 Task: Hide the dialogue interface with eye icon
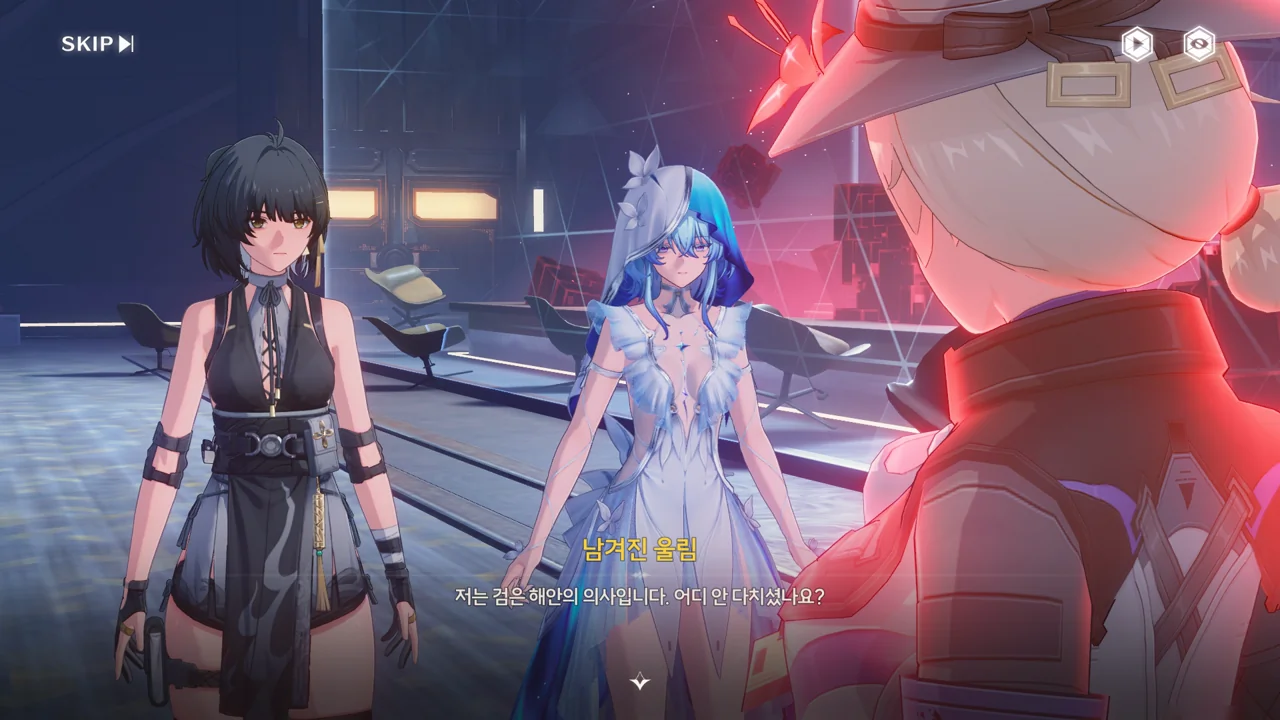(x=1198, y=43)
